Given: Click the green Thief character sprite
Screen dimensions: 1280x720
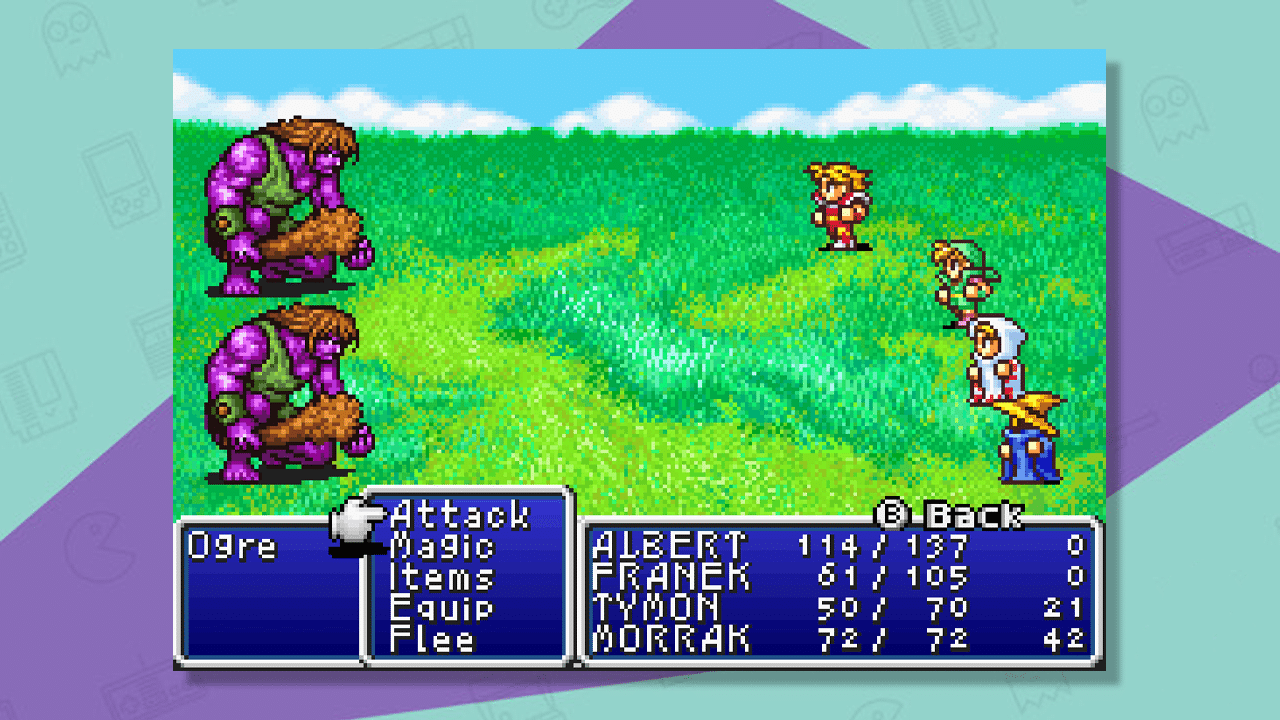Looking at the screenshot, I should pyautogui.click(x=960, y=280).
